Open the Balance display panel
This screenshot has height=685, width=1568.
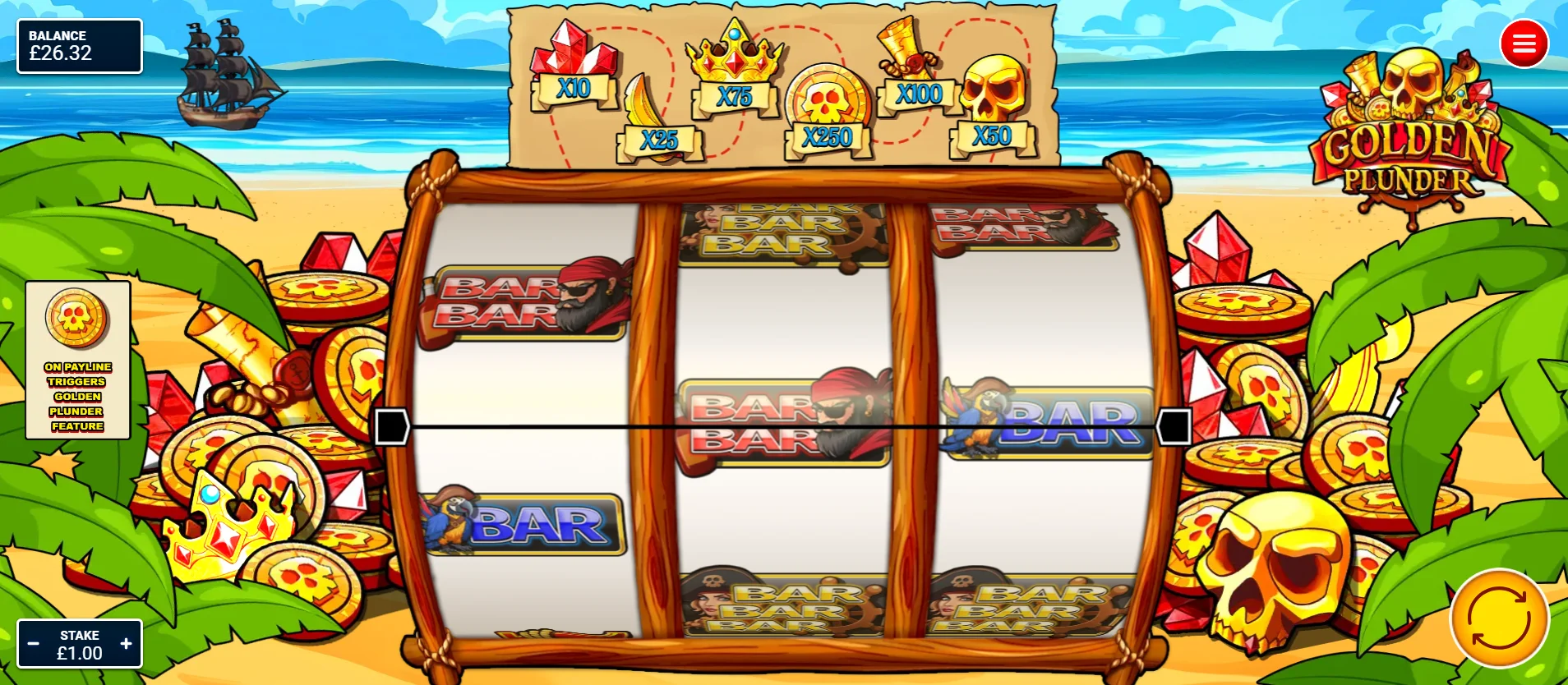tap(79, 46)
